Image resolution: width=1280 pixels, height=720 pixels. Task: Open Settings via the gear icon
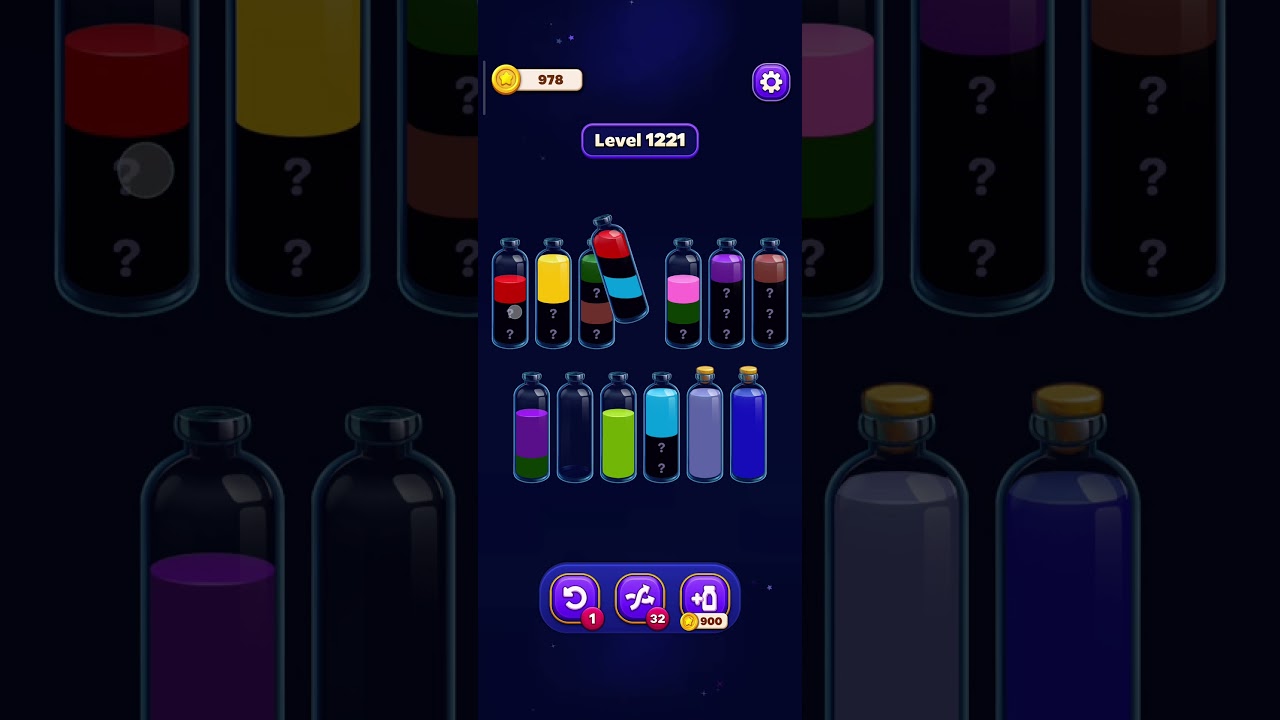(771, 81)
